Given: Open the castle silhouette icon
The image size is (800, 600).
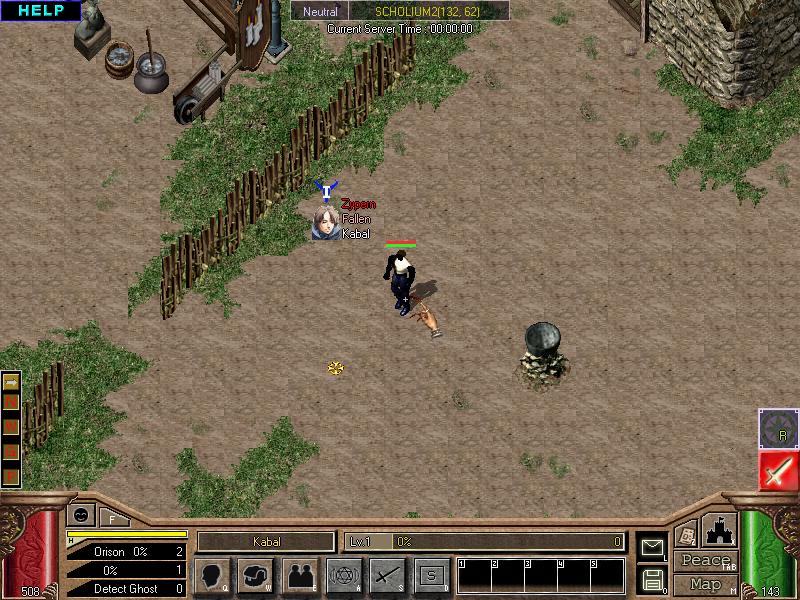Looking at the screenshot, I should [719, 529].
